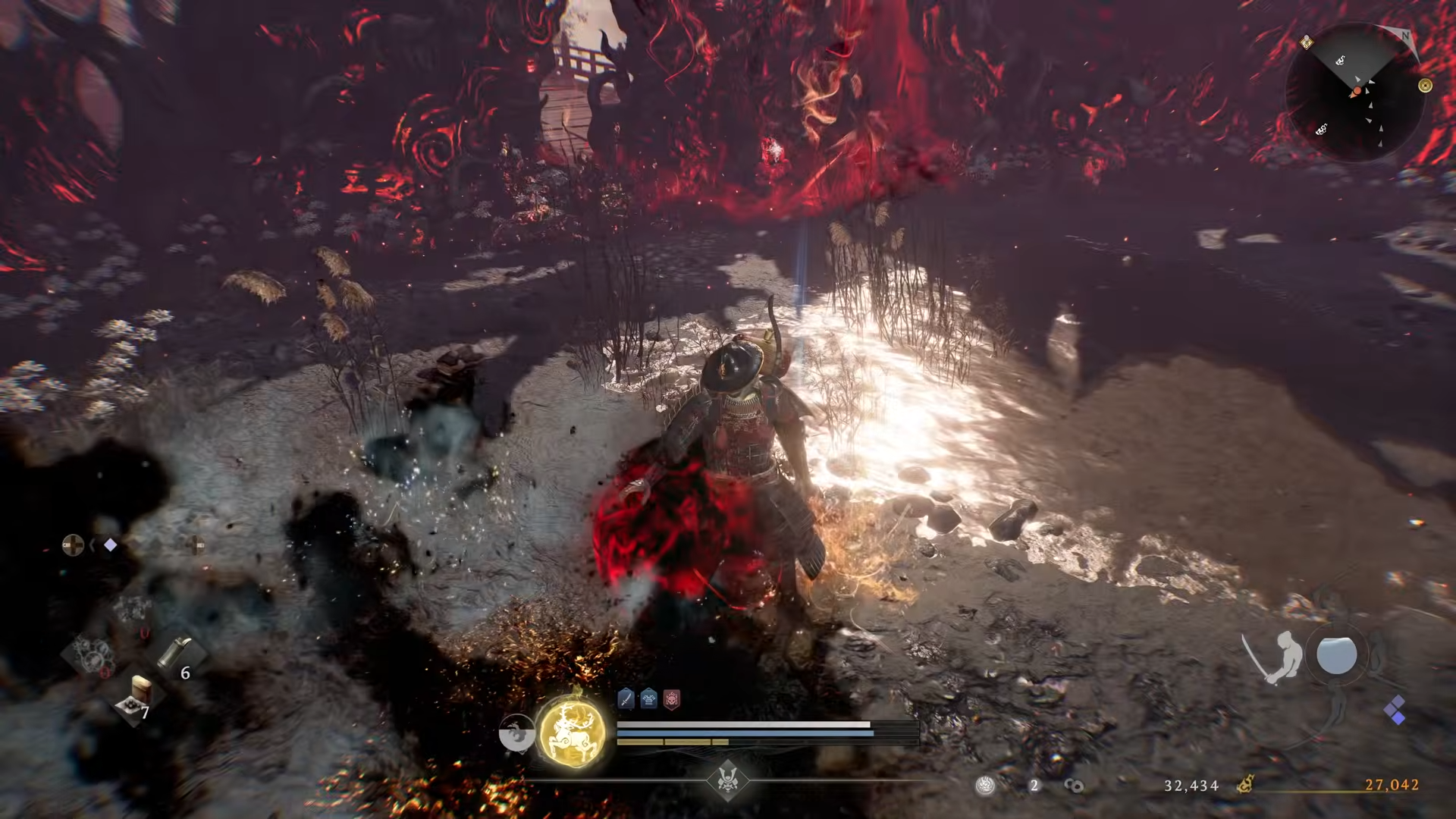This screenshot has width=1456, height=819.
Task: Use the metal canister item with 6 left
Action: coord(175,654)
